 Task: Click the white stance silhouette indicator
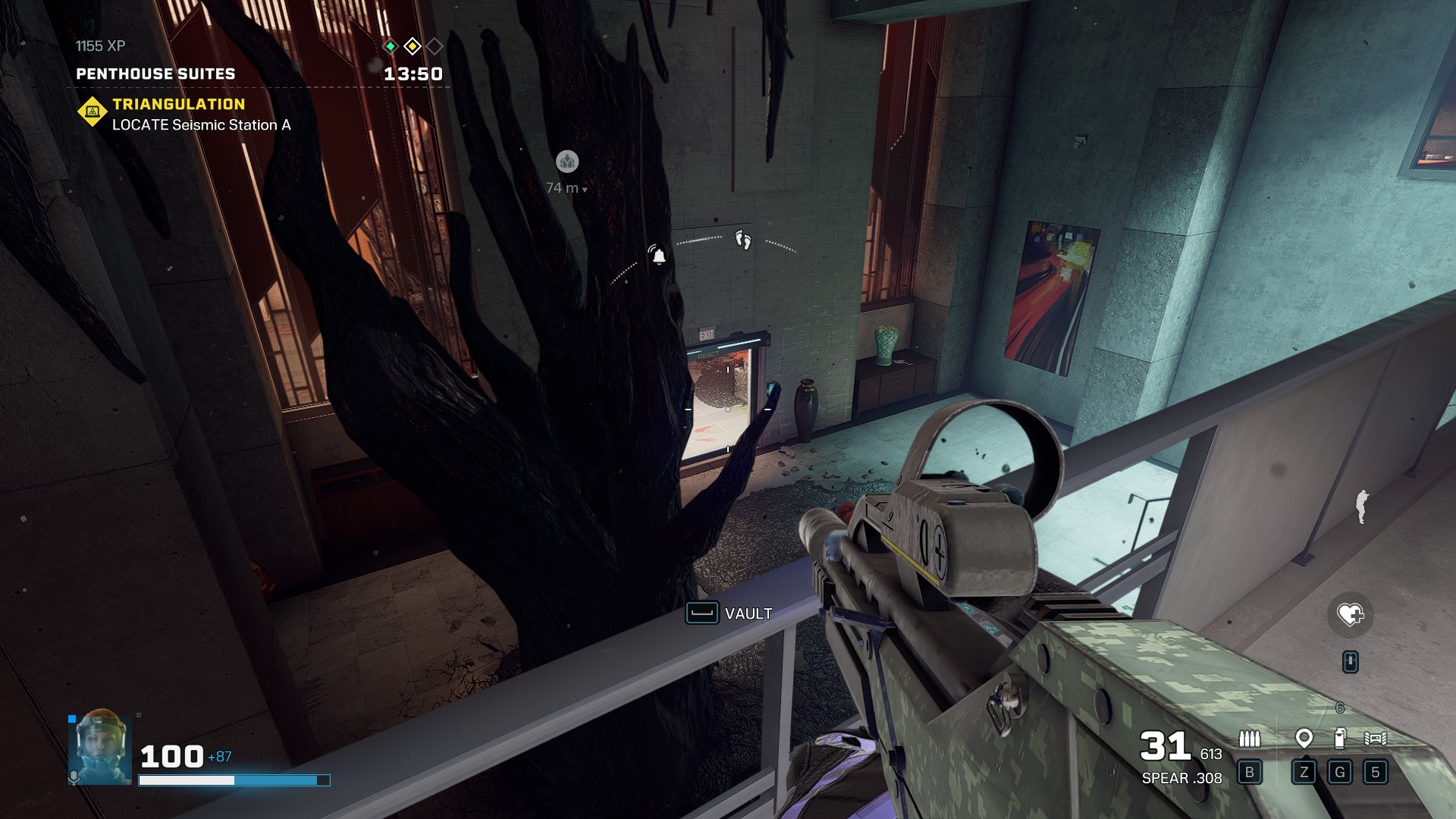pyautogui.click(x=1362, y=506)
